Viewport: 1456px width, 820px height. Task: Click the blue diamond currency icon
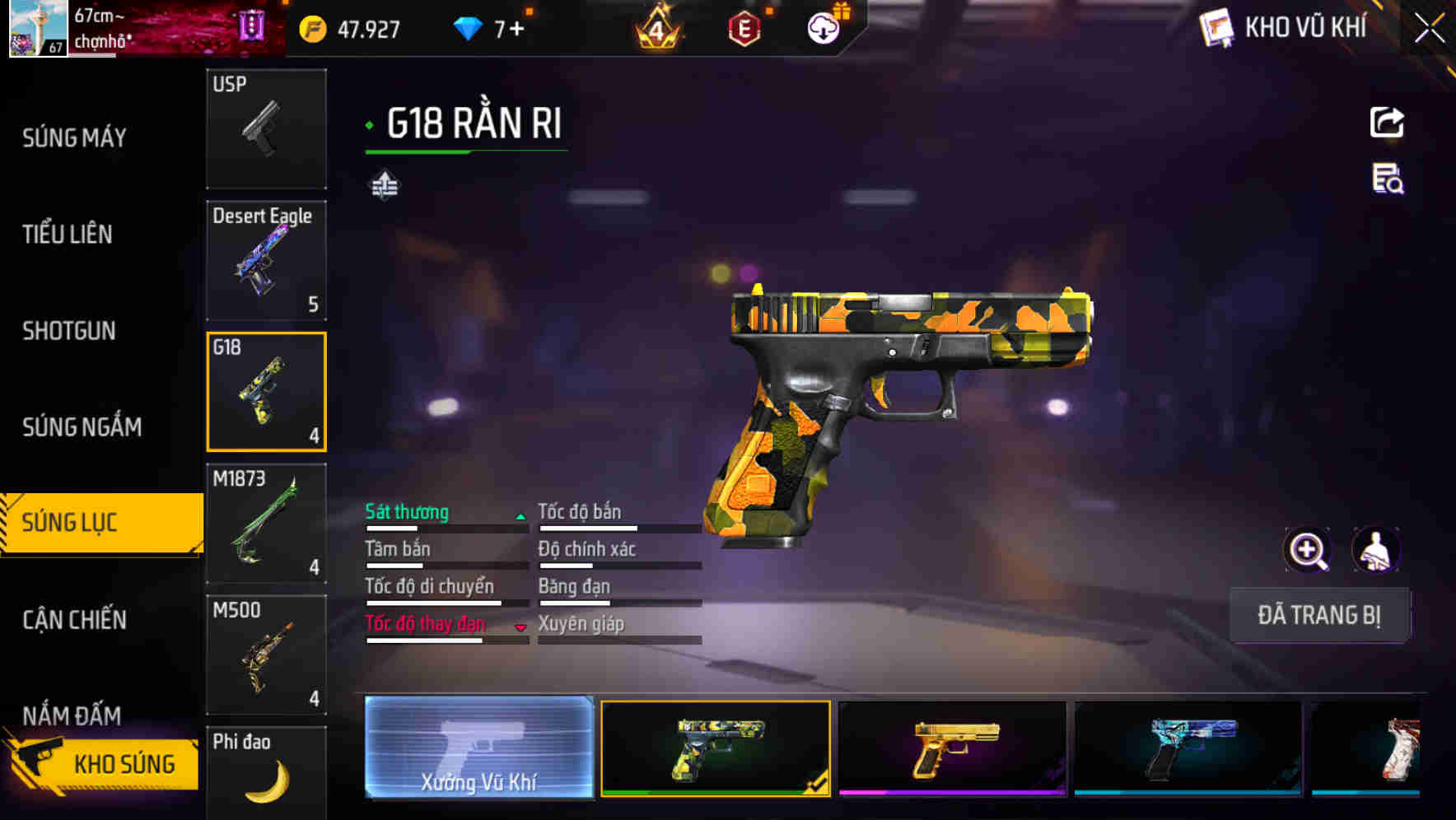(x=465, y=29)
